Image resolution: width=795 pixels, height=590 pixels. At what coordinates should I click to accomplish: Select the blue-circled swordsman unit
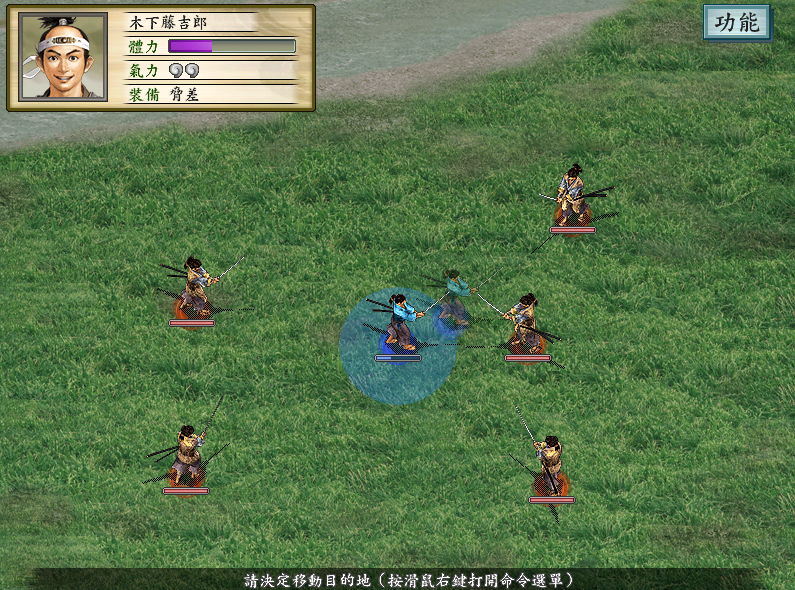pos(399,325)
